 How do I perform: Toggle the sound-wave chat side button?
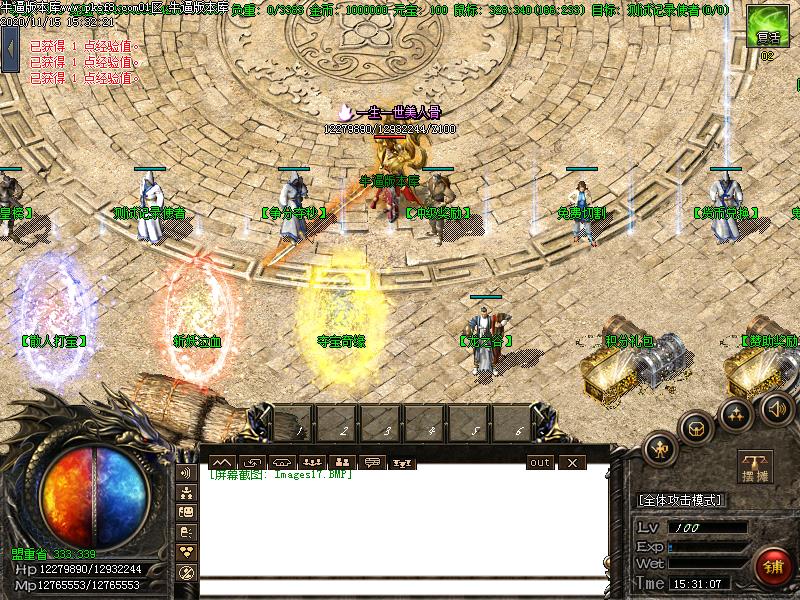click(x=186, y=472)
